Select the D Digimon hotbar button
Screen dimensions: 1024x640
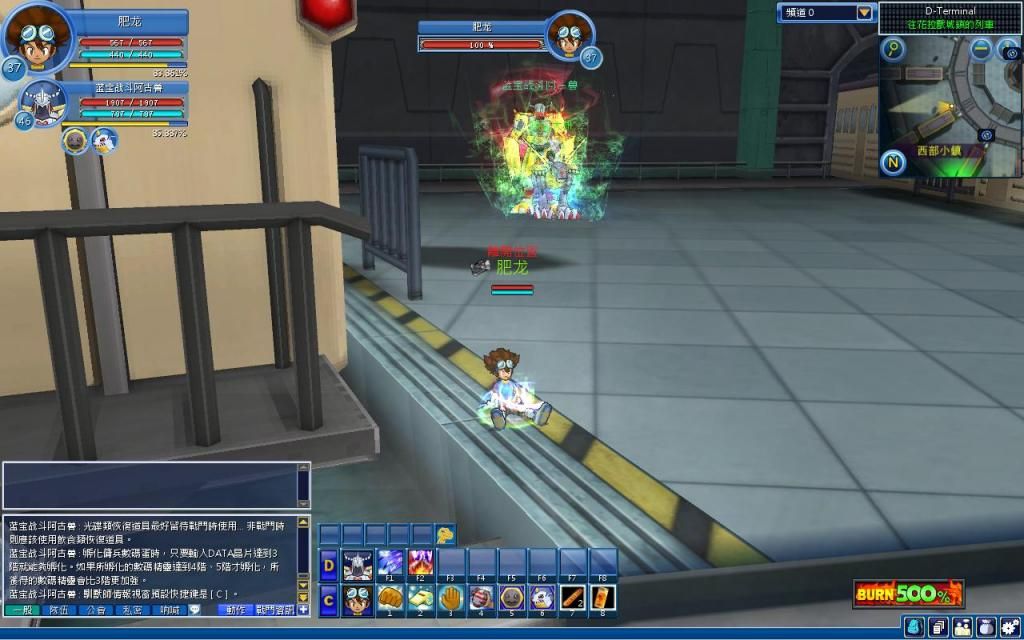coord(328,565)
